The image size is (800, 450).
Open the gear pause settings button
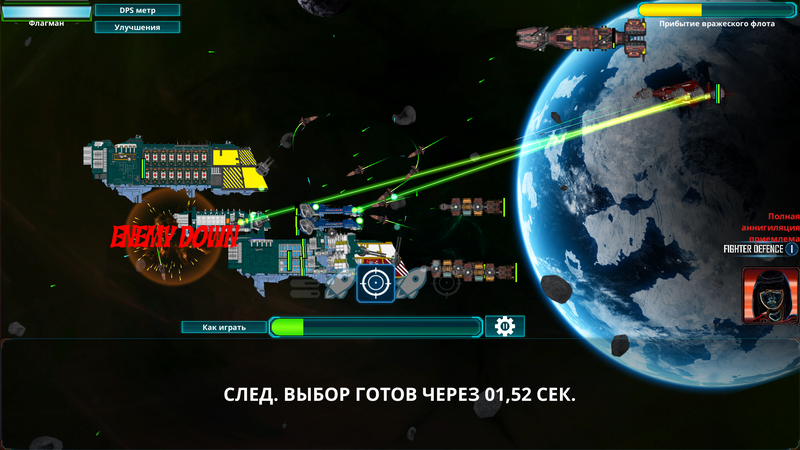pos(505,326)
